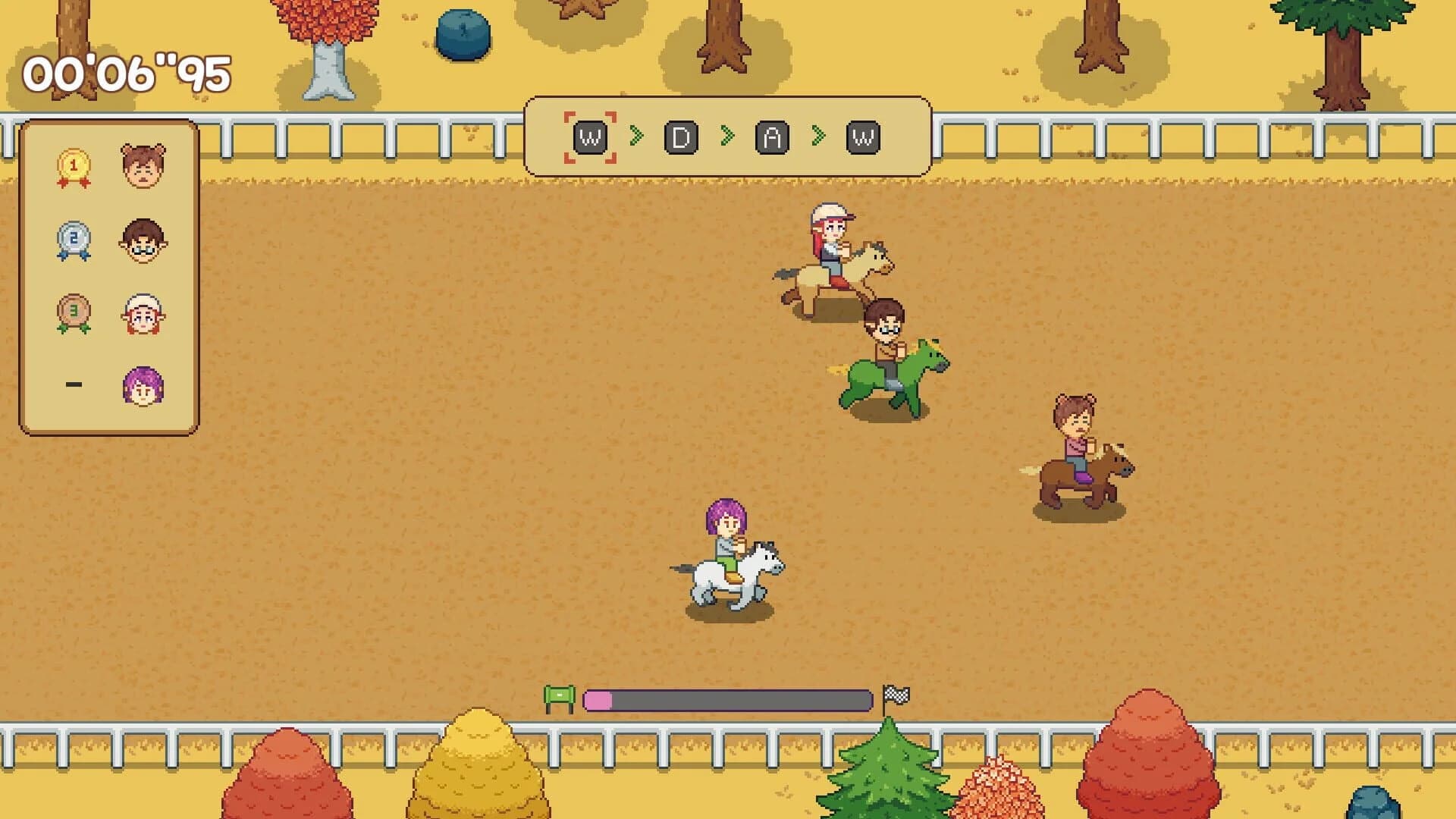Select the A key prompt
The width and height of the screenshot is (1456, 819).
771,136
